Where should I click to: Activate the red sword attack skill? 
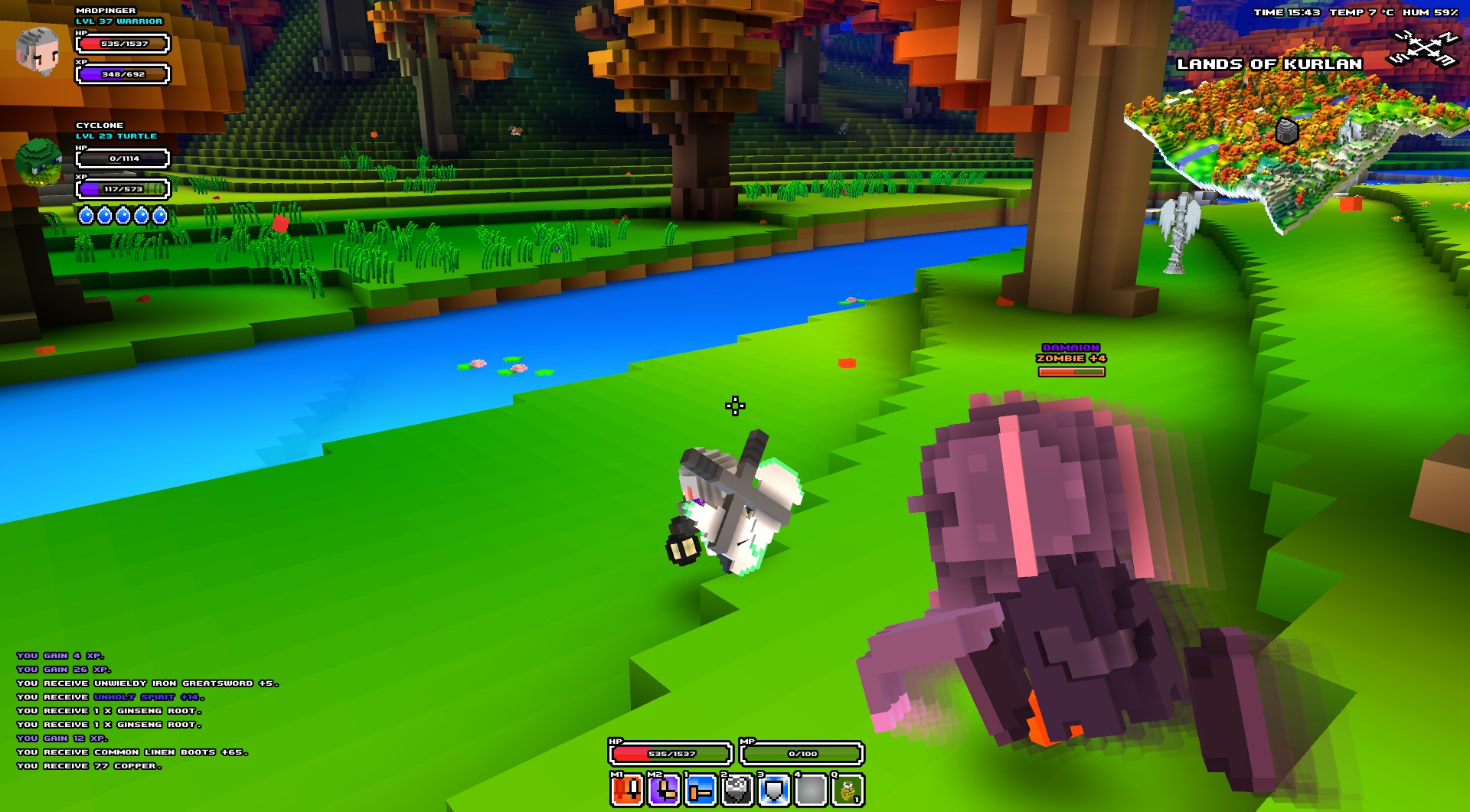[x=627, y=790]
